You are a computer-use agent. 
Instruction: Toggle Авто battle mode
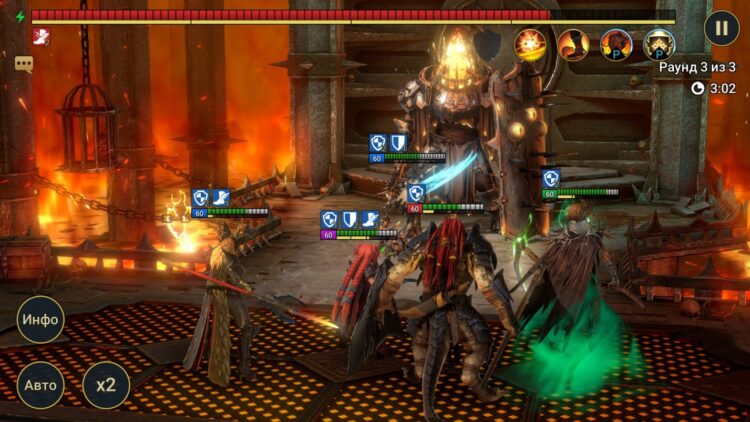click(x=41, y=385)
